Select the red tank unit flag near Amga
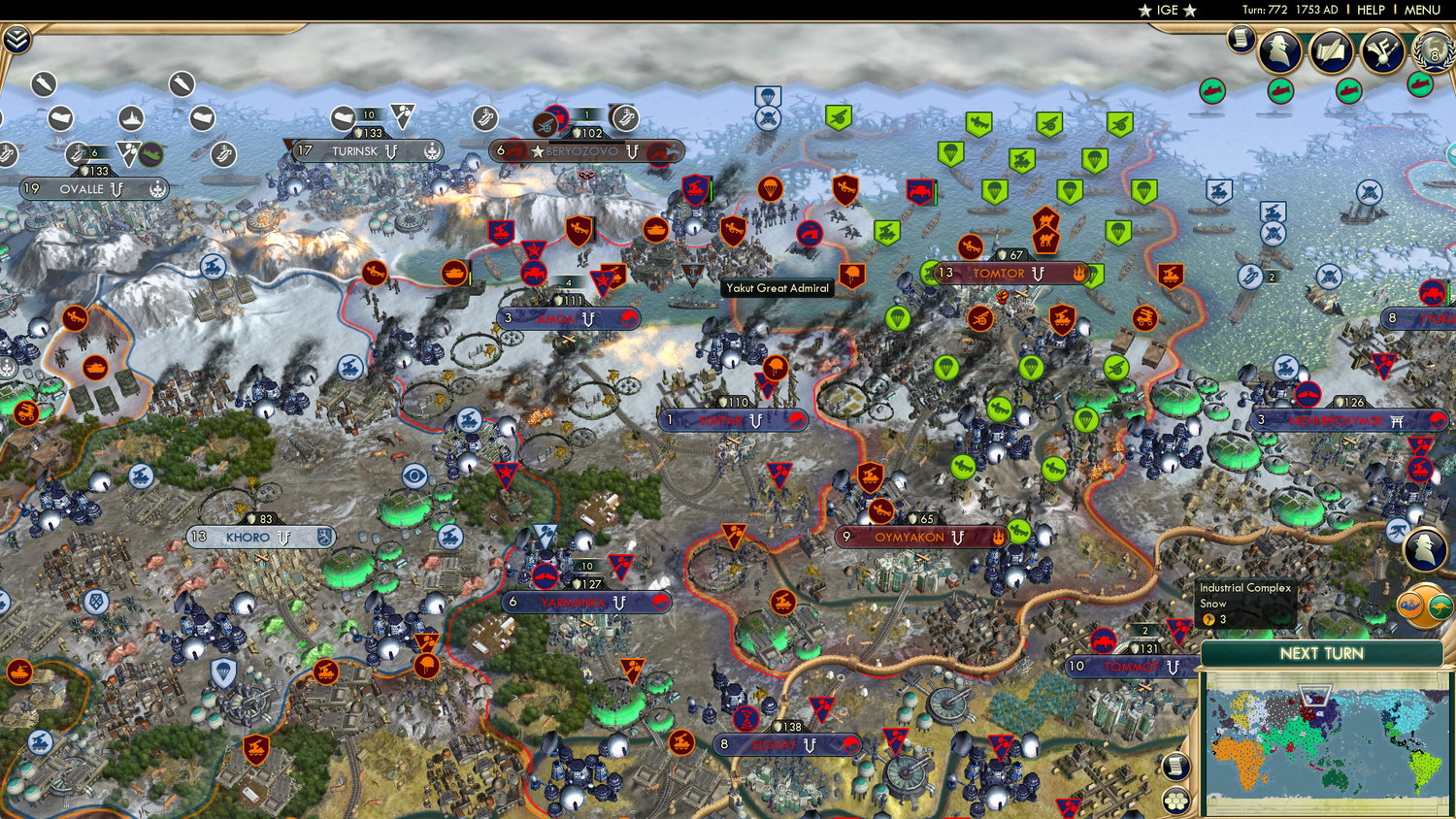1456x819 pixels. [x=534, y=273]
